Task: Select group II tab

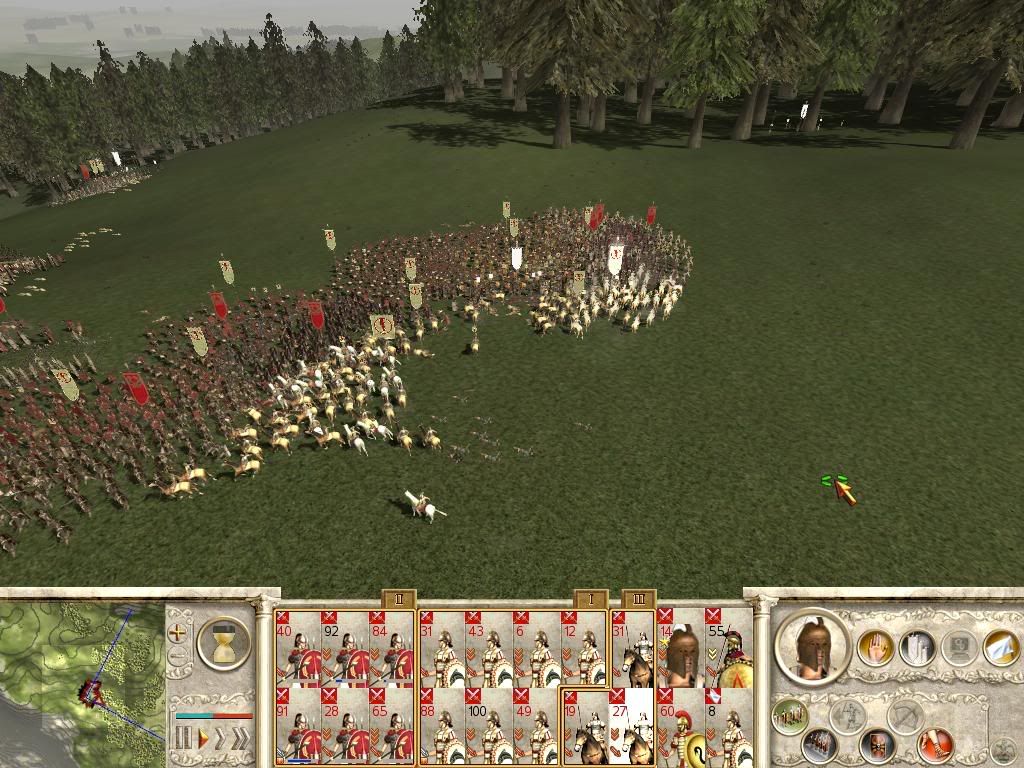Action: 398,599
